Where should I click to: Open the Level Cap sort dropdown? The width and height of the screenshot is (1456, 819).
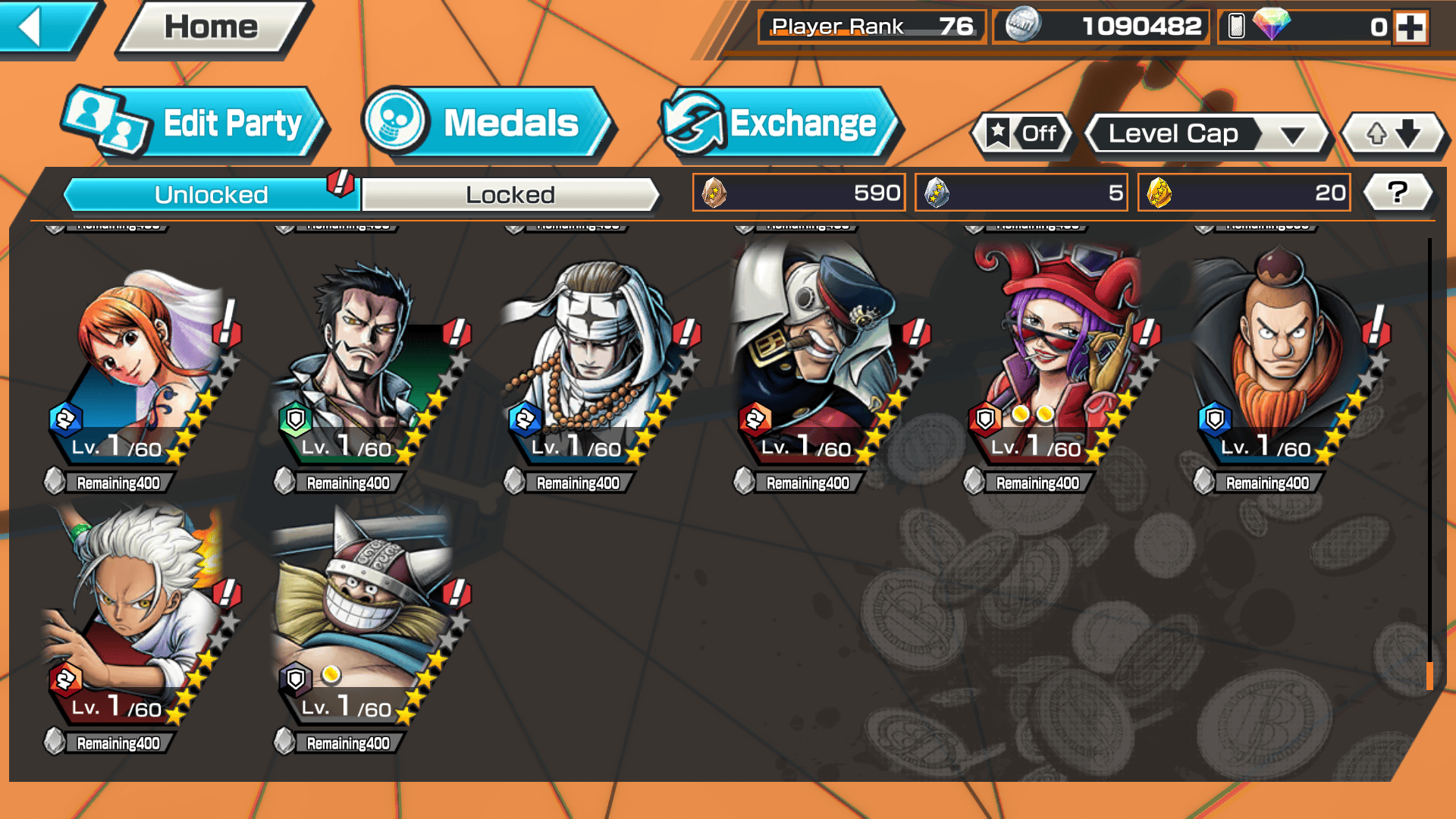point(1207,134)
